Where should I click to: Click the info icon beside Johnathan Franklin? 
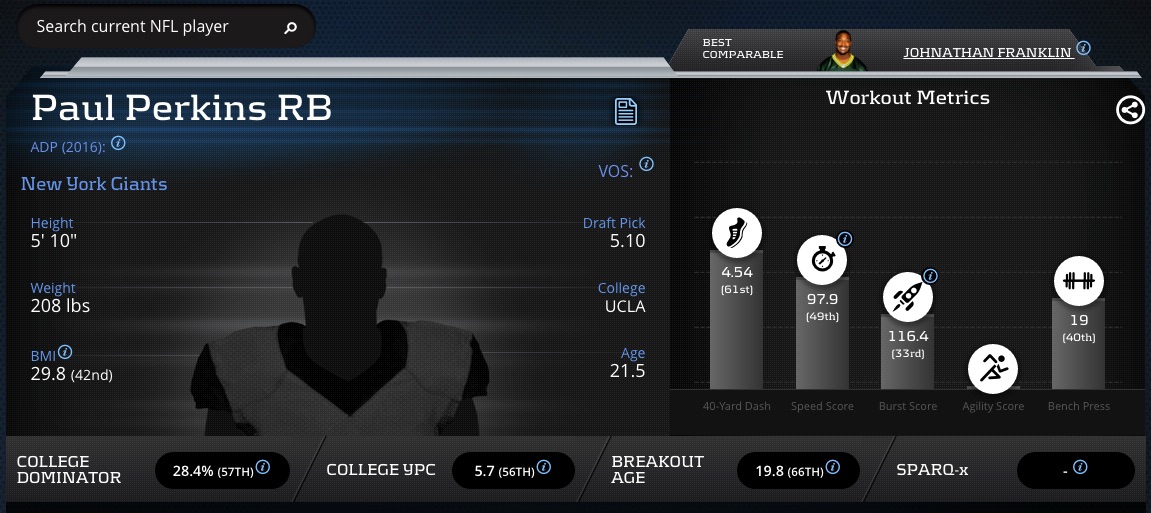(x=1083, y=48)
